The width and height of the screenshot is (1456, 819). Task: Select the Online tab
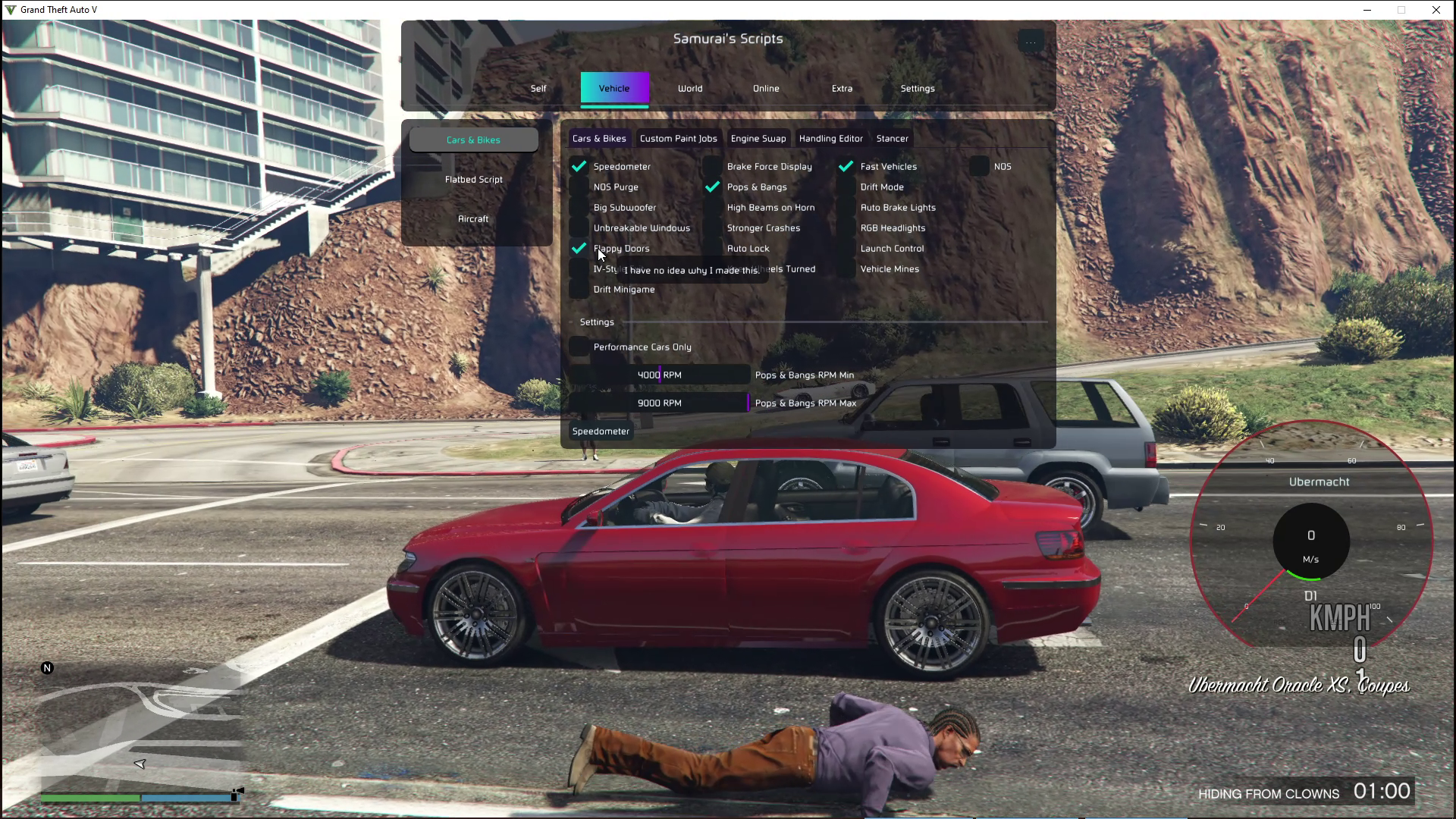point(766,89)
